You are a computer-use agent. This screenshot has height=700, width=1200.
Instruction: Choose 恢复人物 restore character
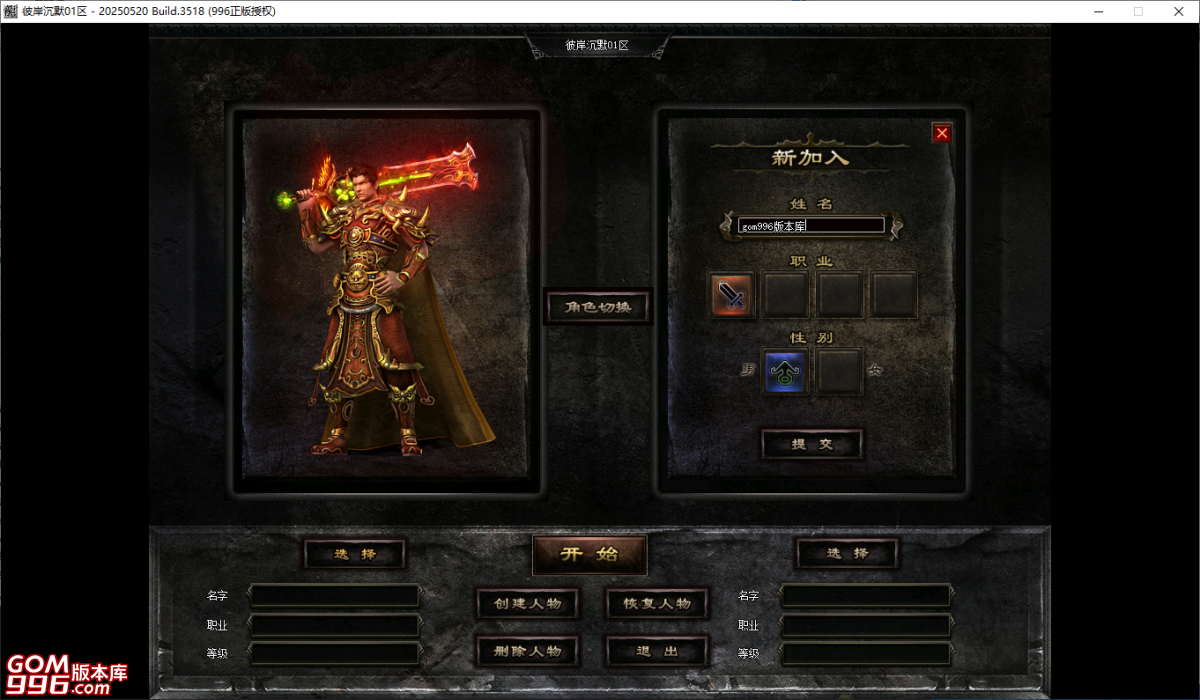[657, 603]
